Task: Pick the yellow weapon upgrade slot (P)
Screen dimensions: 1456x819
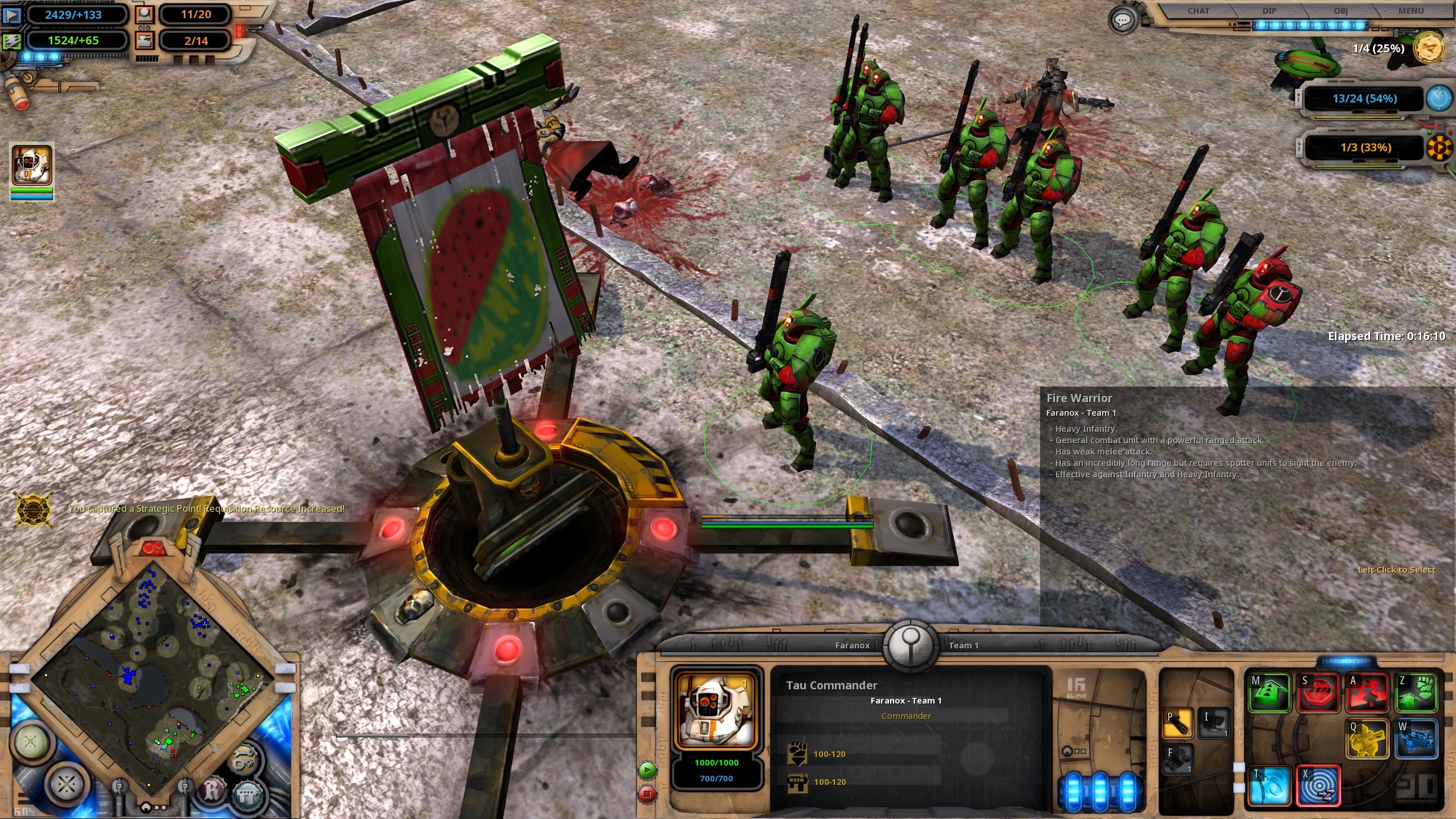Action: click(1177, 723)
